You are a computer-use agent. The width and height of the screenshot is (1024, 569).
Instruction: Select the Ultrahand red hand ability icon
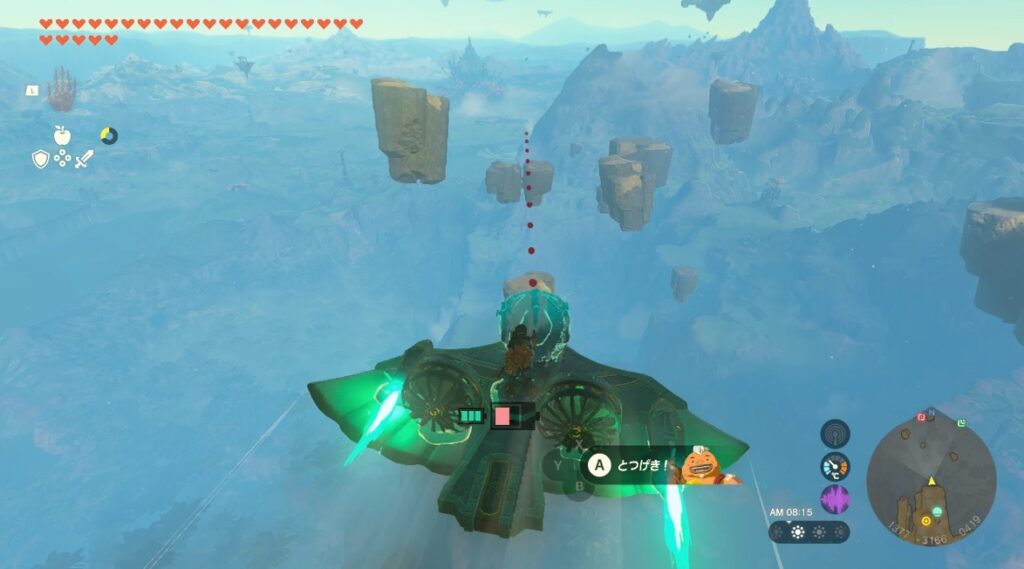[61, 90]
